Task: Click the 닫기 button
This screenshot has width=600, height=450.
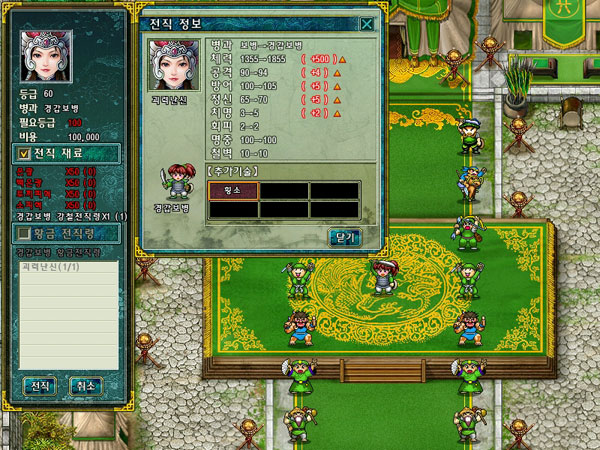Action: [x=344, y=238]
